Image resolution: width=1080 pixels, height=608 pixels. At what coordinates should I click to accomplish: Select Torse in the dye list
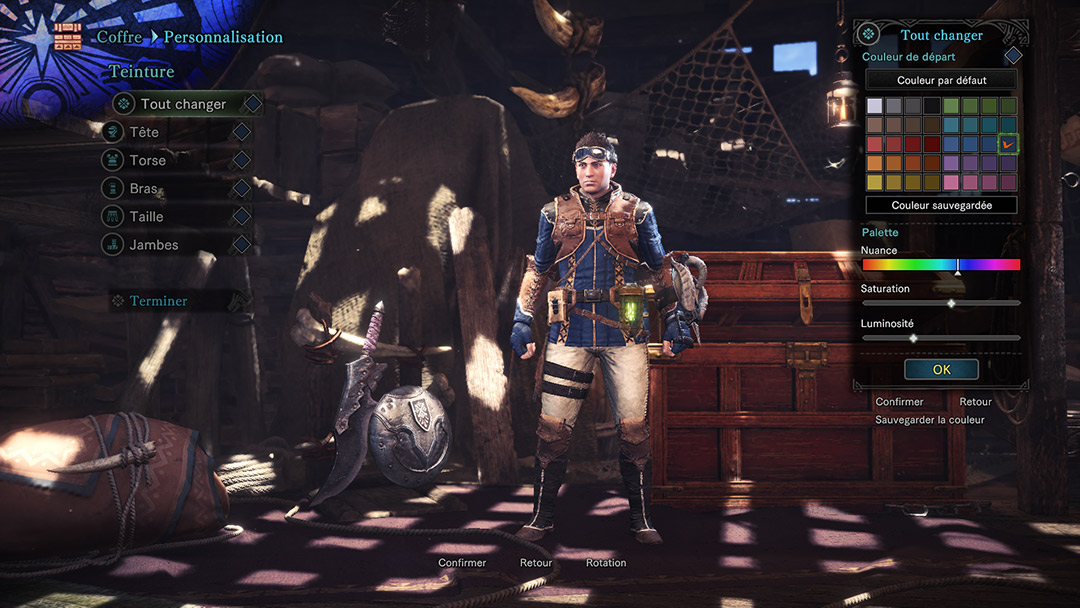tap(147, 160)
